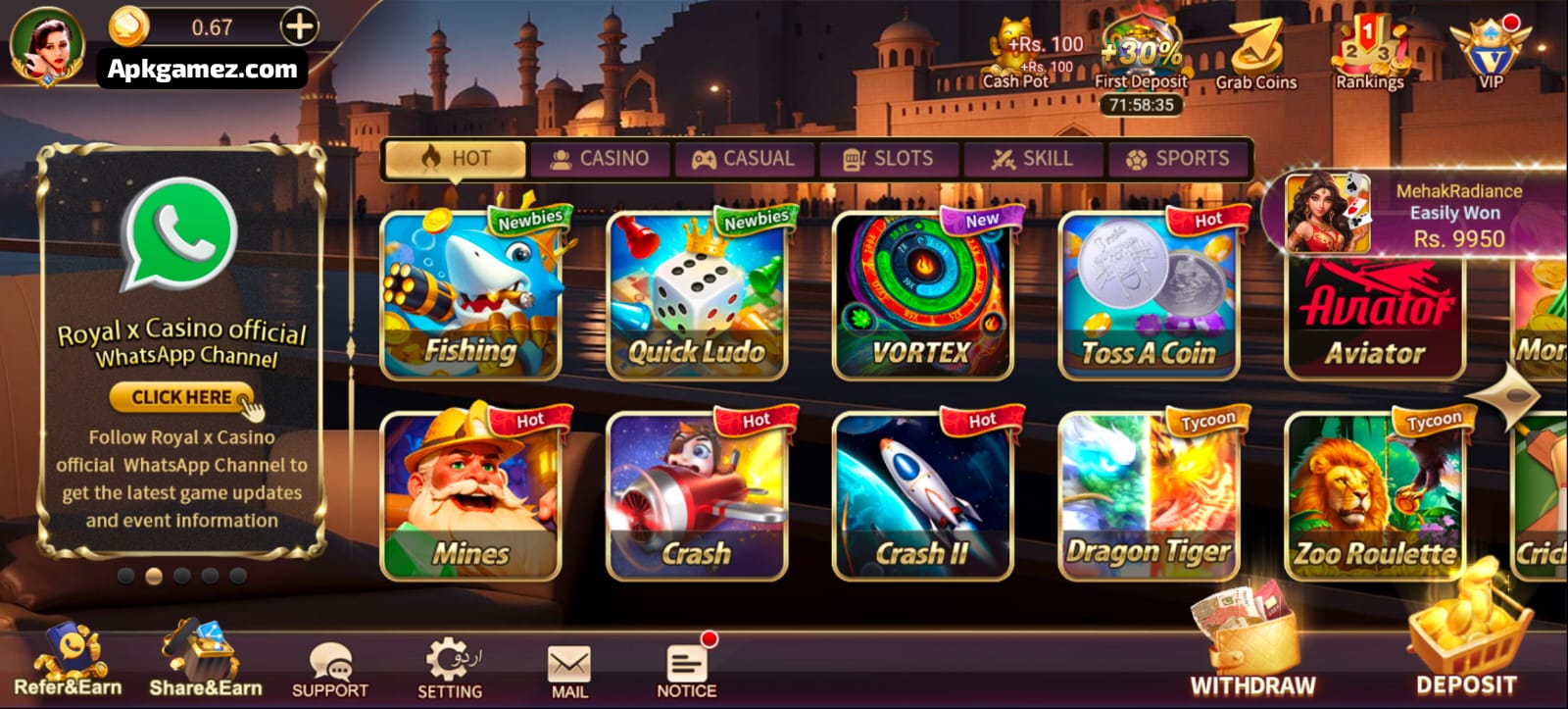1568x709 pixels.
Task: Open the Zoo Roulette game
Action: [x=1374, y=495]
